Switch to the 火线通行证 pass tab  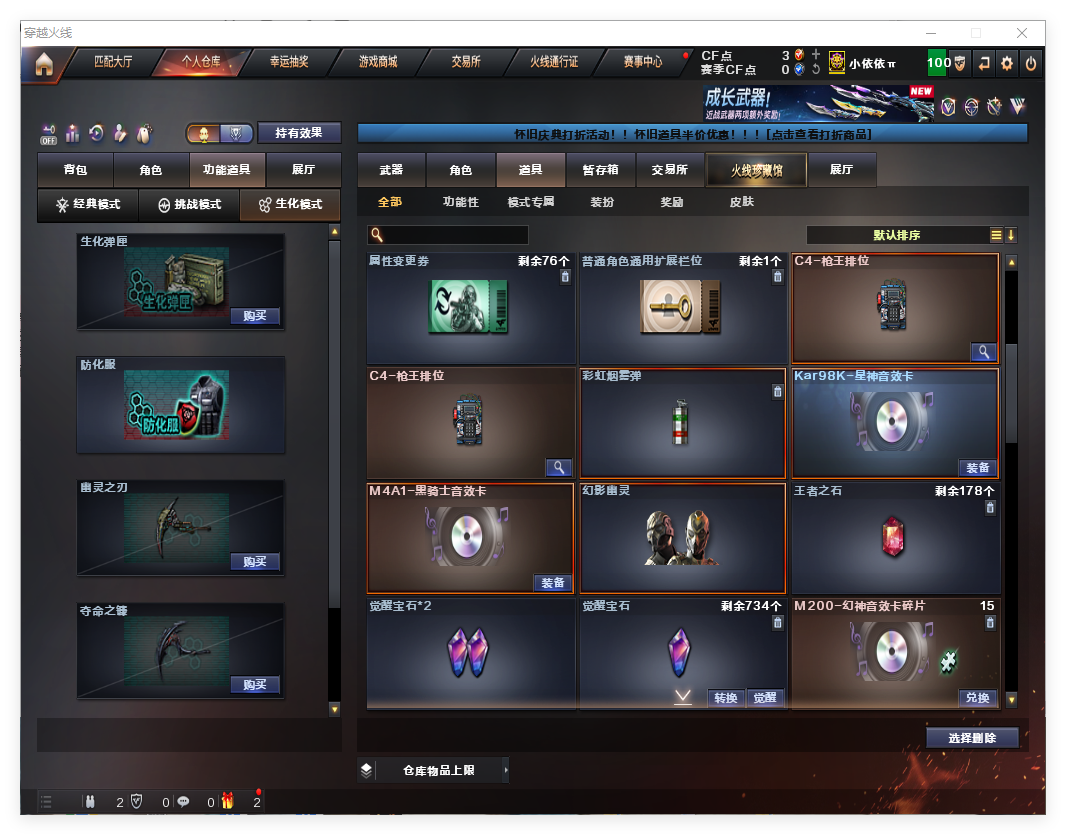554,62
